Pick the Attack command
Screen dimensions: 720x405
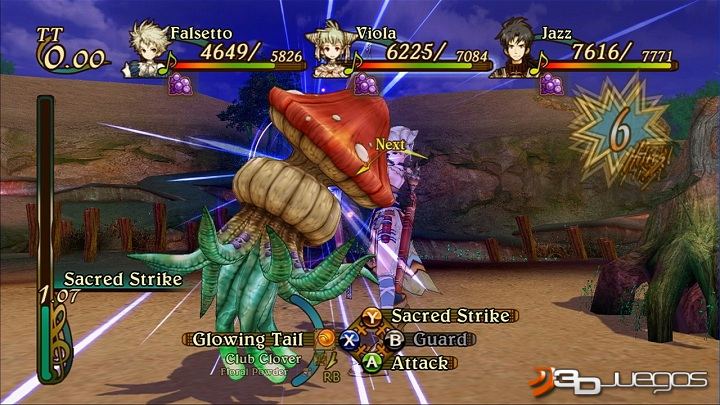419,363
